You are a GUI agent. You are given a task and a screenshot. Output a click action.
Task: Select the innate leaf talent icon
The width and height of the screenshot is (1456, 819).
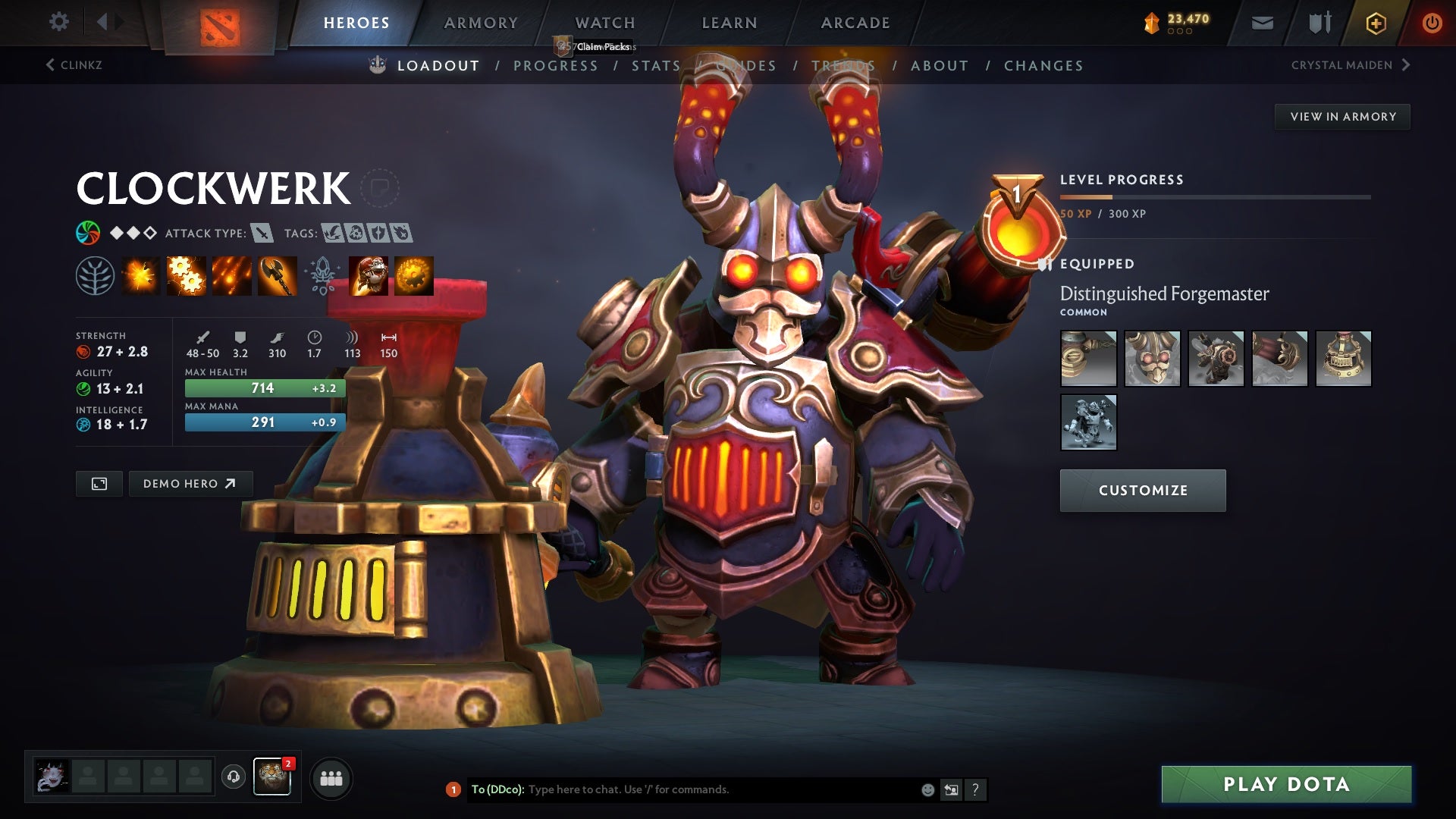pos(96,275)
